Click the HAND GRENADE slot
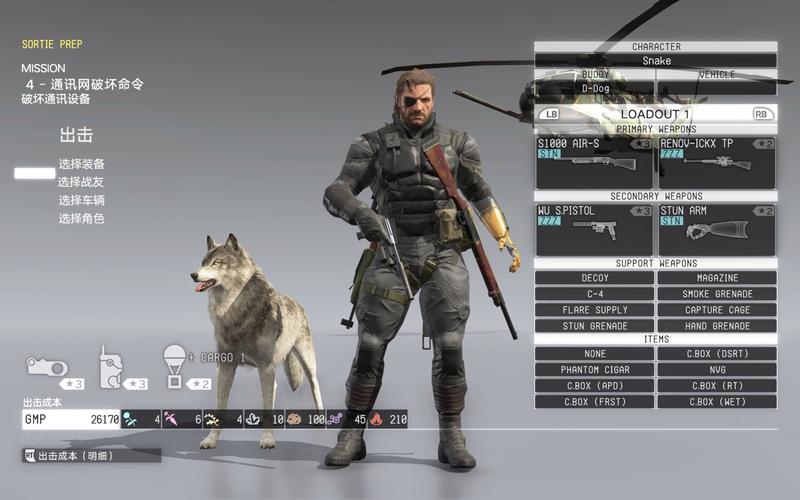The height and width of the screenshot is (500, 800). (717, 326)
